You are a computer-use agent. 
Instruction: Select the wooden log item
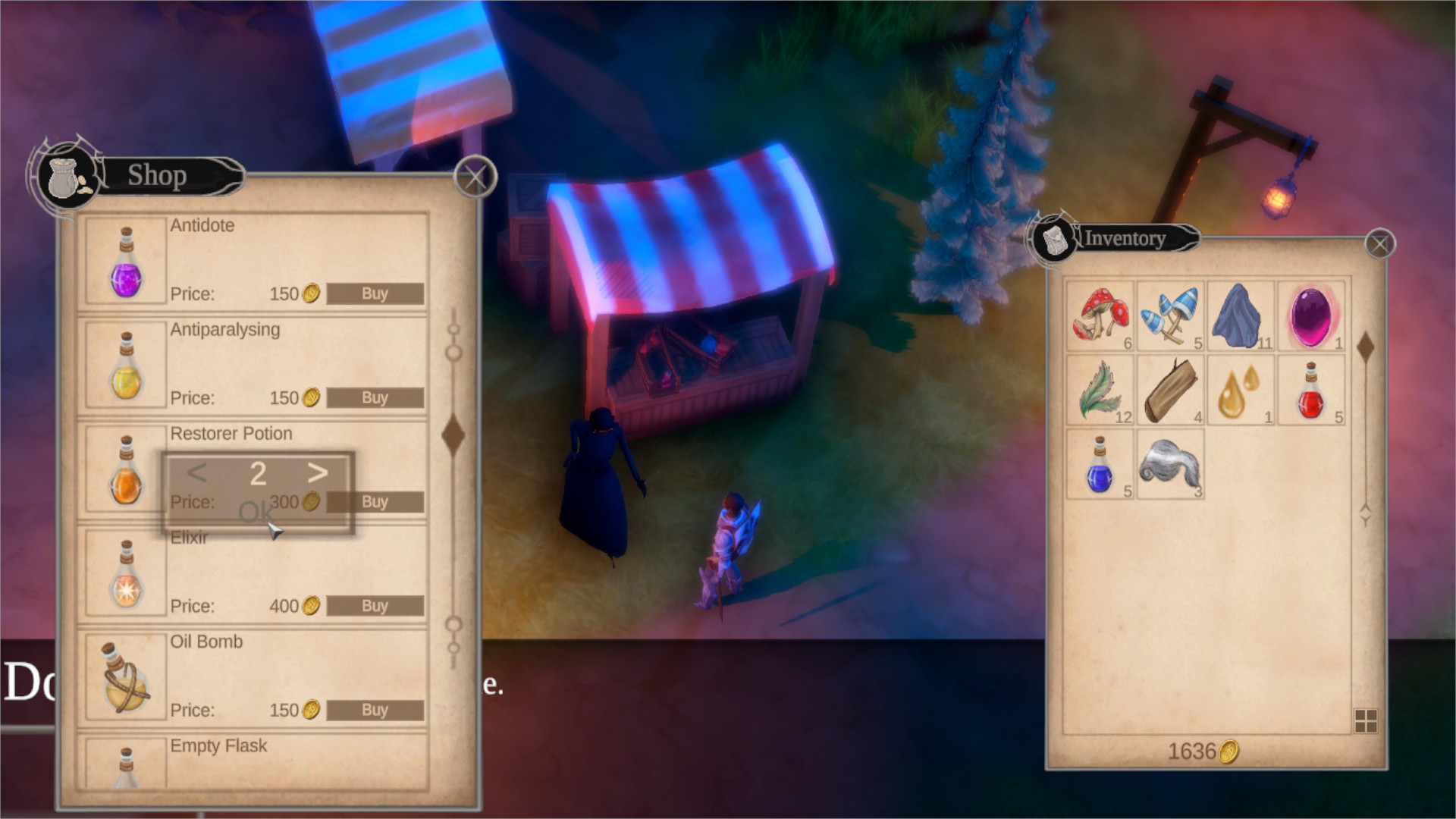pos(1171,389)
